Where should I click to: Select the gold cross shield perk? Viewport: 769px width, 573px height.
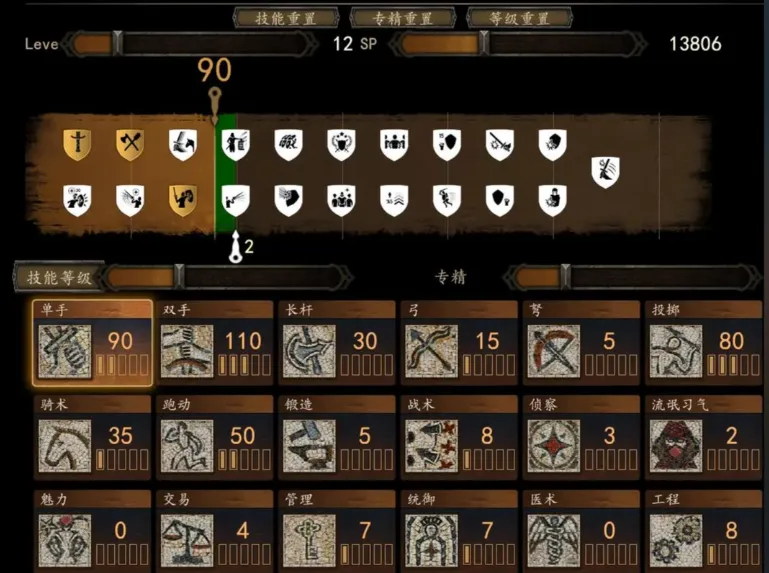coord(77,145)
